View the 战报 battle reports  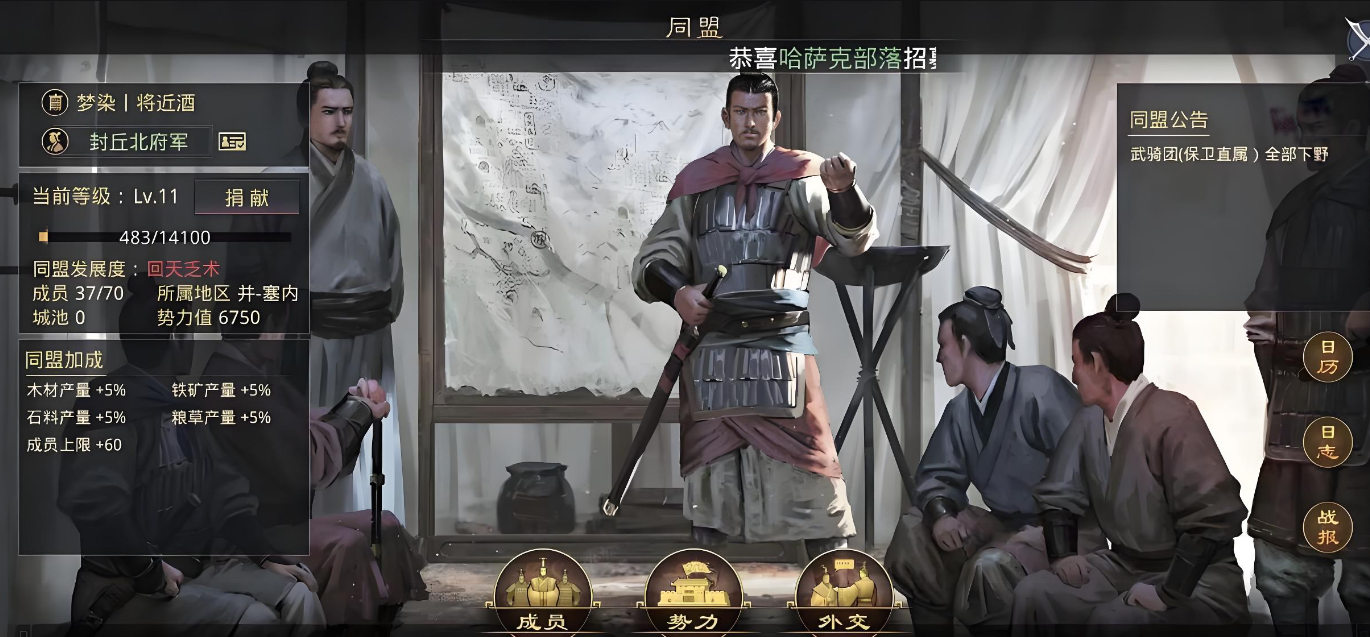point(1328,528)
